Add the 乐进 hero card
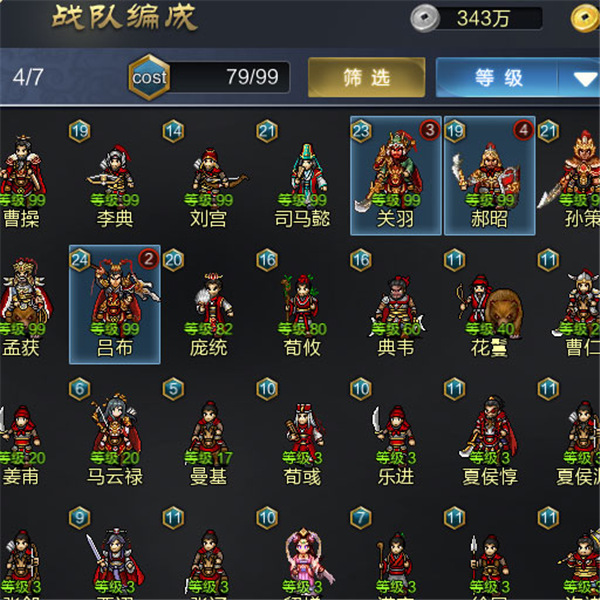 (x=396, y=435)
